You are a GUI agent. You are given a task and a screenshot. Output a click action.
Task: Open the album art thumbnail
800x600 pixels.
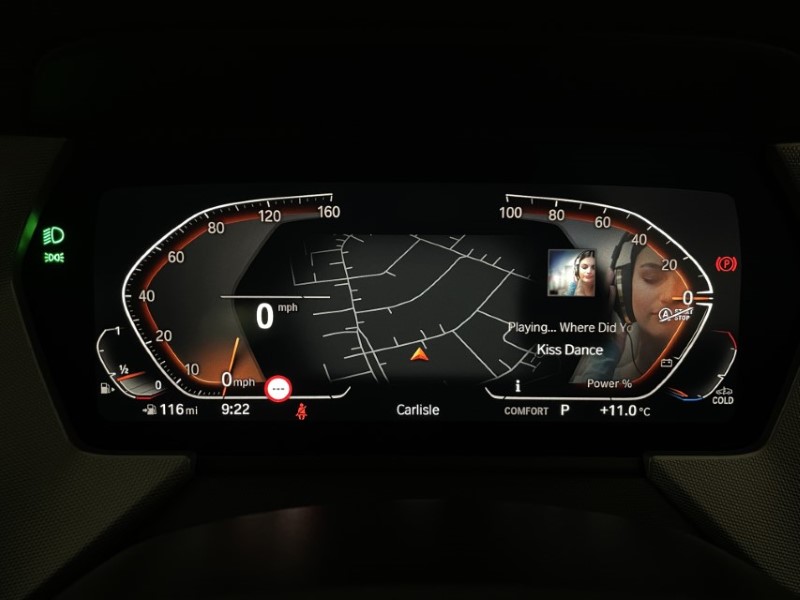click(572, 274)
